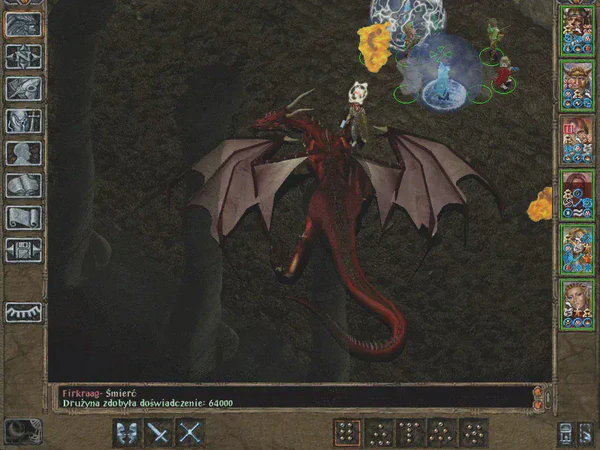Click the closed-eye rest button

click(21, 312)
